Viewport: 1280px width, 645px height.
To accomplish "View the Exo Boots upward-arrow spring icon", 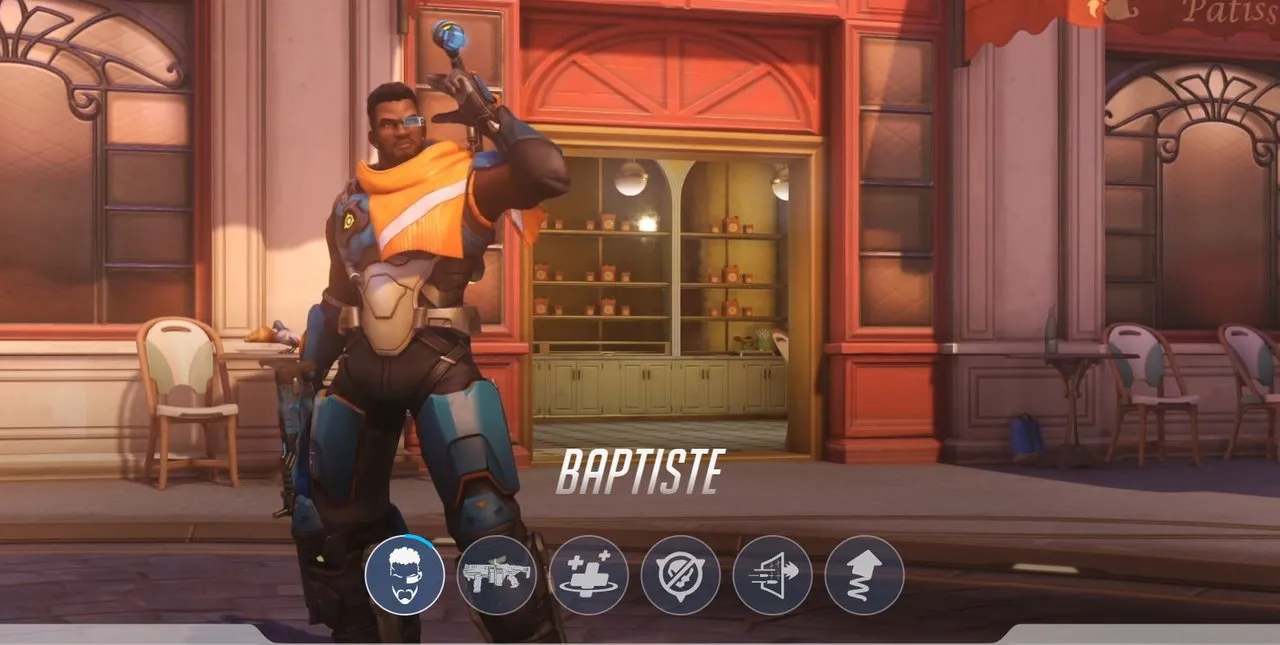I will tap(864, 575).
